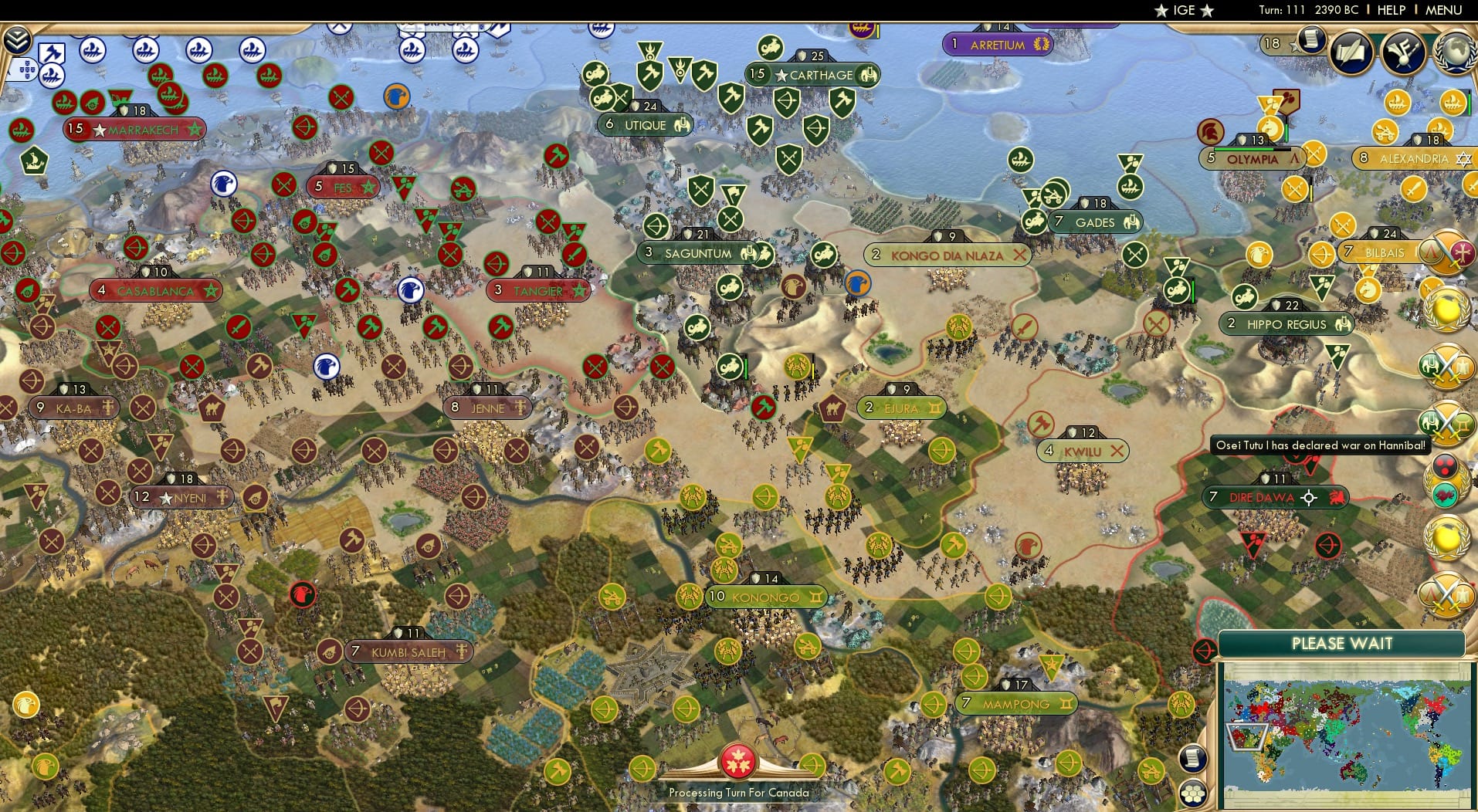Image resolution: width=1478 pixels, height=812 pixels.
Task: Open the quill-and-scroll log icon top right
Action: click(x=1350, y=52)
